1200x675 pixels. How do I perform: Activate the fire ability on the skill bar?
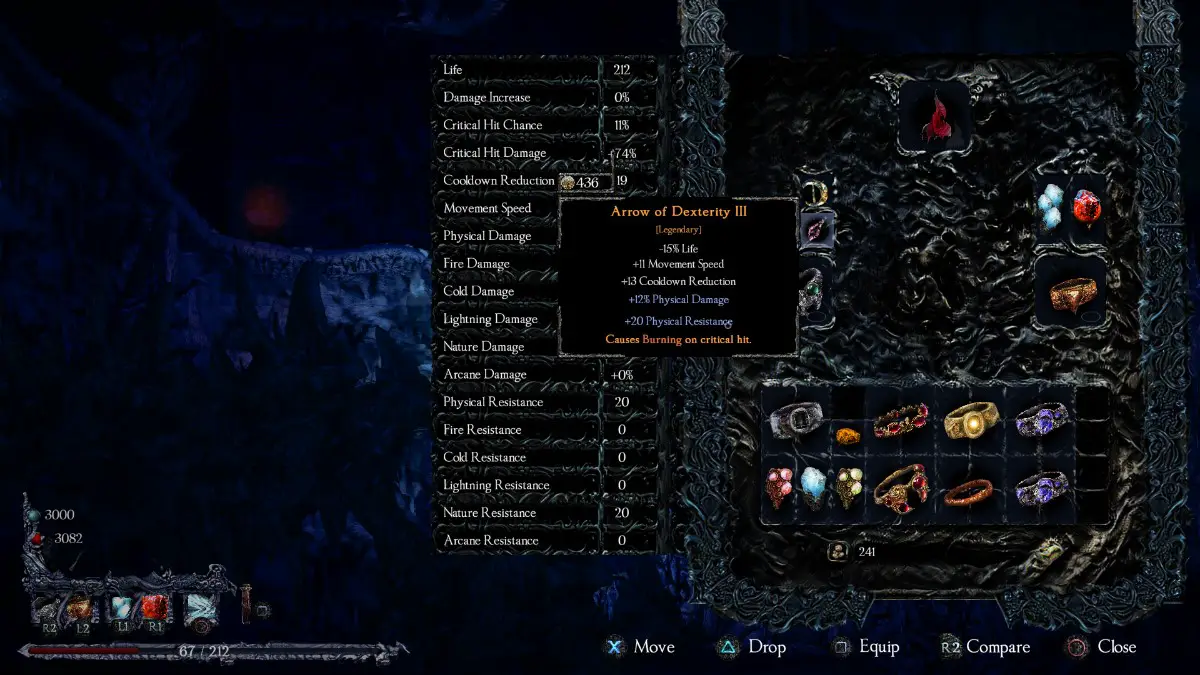point(78,608)
